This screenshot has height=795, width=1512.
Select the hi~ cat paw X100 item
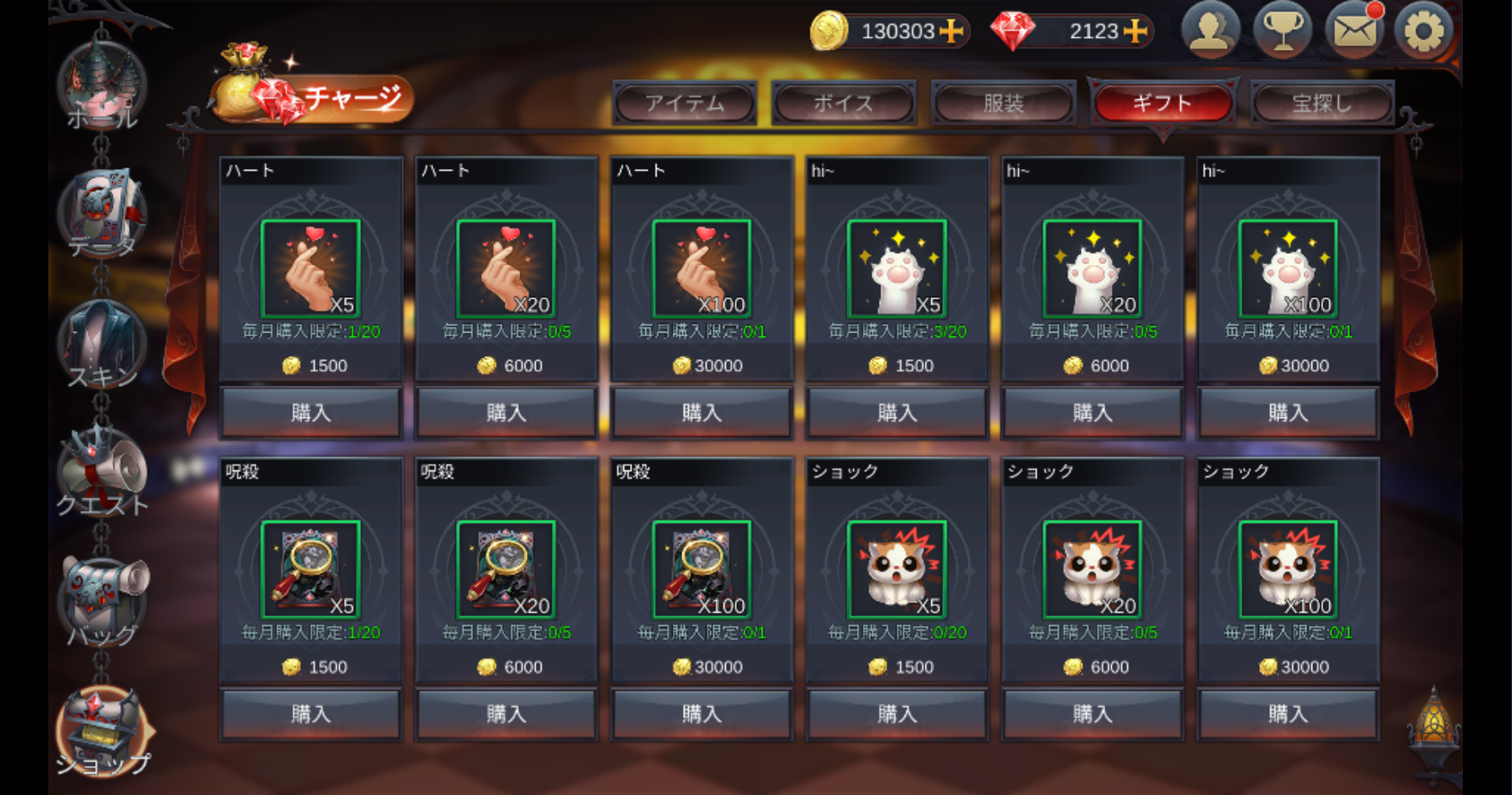pos(1288,268)
